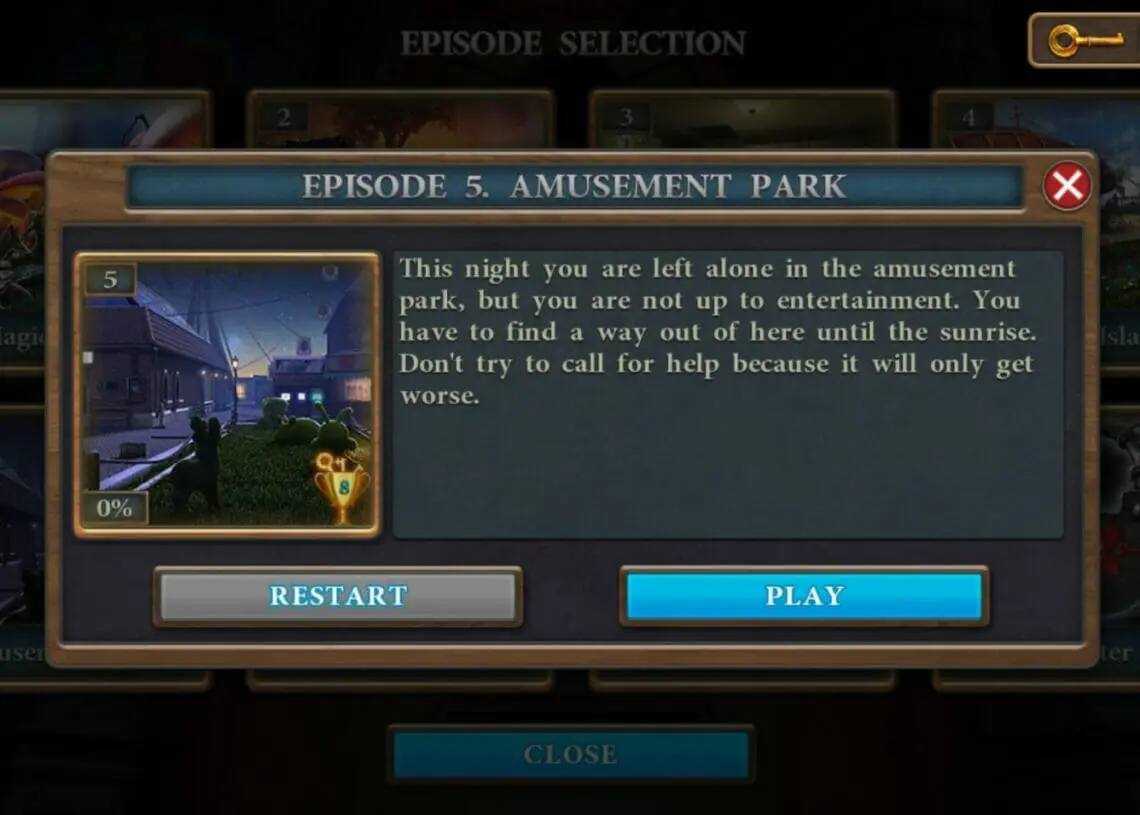Choose the episode 3 tile behind dialog
The height and width of the screenshot is (815, 1140).
[x=742, y=120]
